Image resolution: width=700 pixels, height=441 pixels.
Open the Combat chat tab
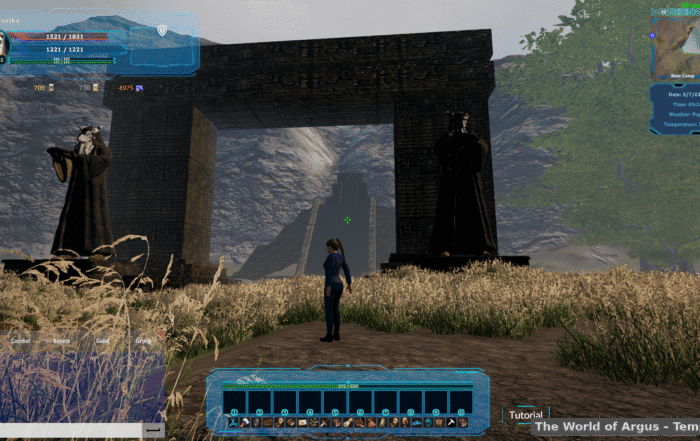20,341
